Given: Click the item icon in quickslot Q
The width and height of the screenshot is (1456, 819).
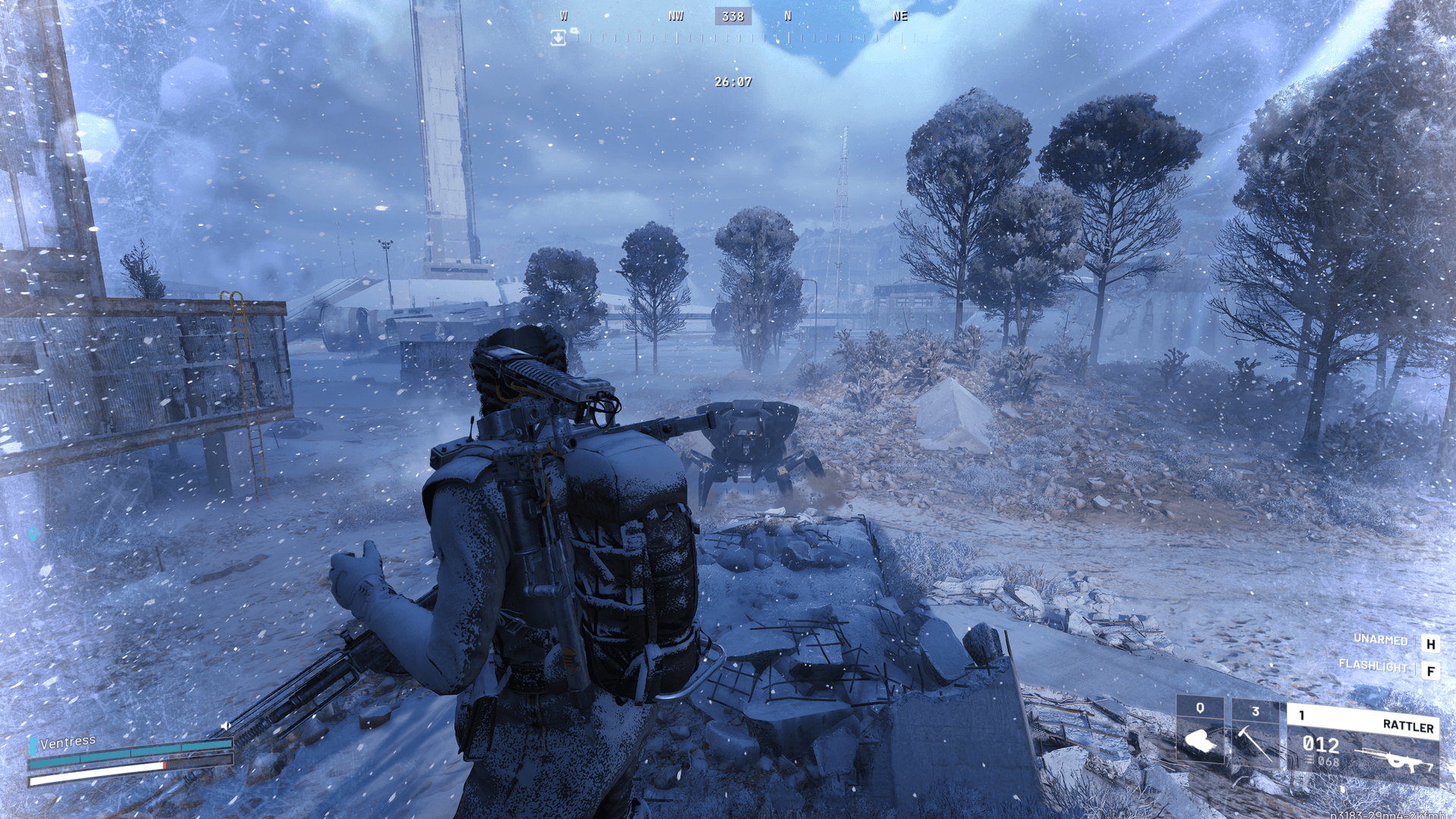Looking at the screenshot, I should pyautogui.click(x=1201, y=741).
